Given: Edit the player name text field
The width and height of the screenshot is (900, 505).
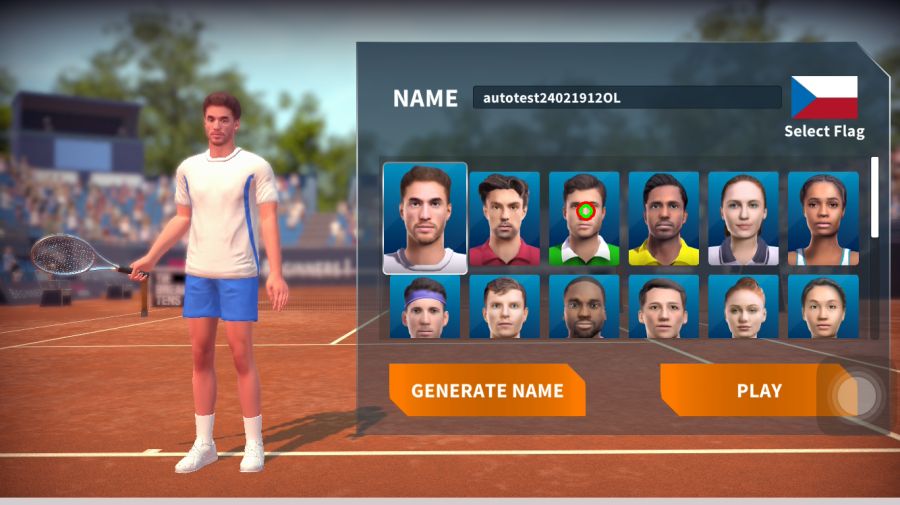Looking at the screenshot, I should click(x=627, y=97).
